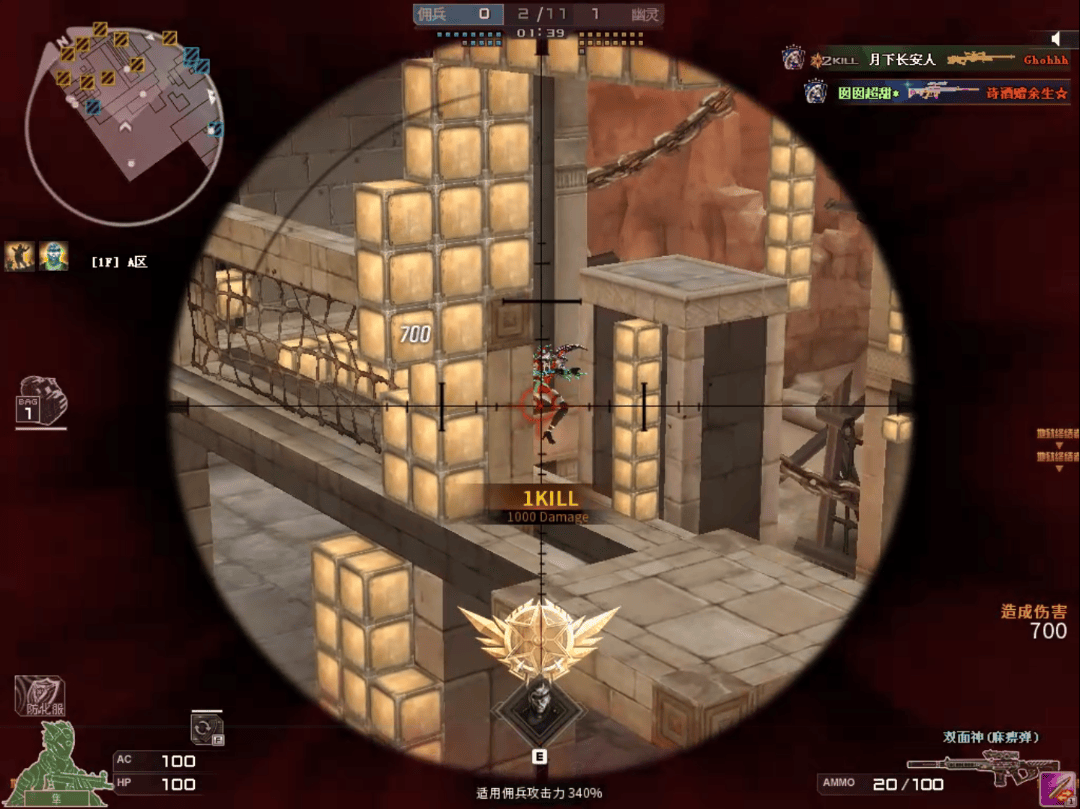The height and width of the screenshot is (809, 1080).
Task: Open the circular minimap
Action: click(123, 118)
